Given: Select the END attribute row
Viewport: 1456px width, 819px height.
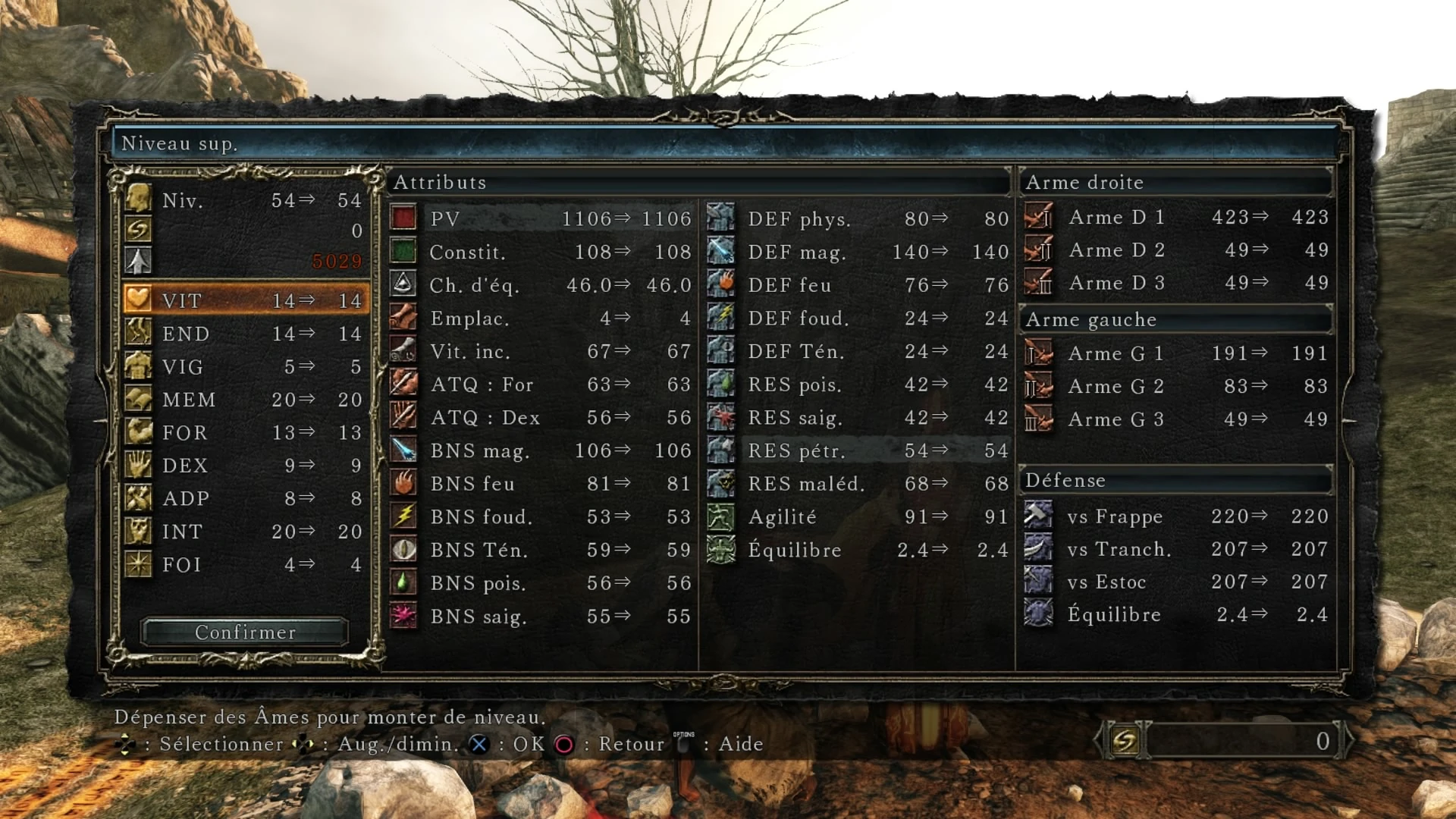Looking at the screenshot, I should tap(227, 334).
